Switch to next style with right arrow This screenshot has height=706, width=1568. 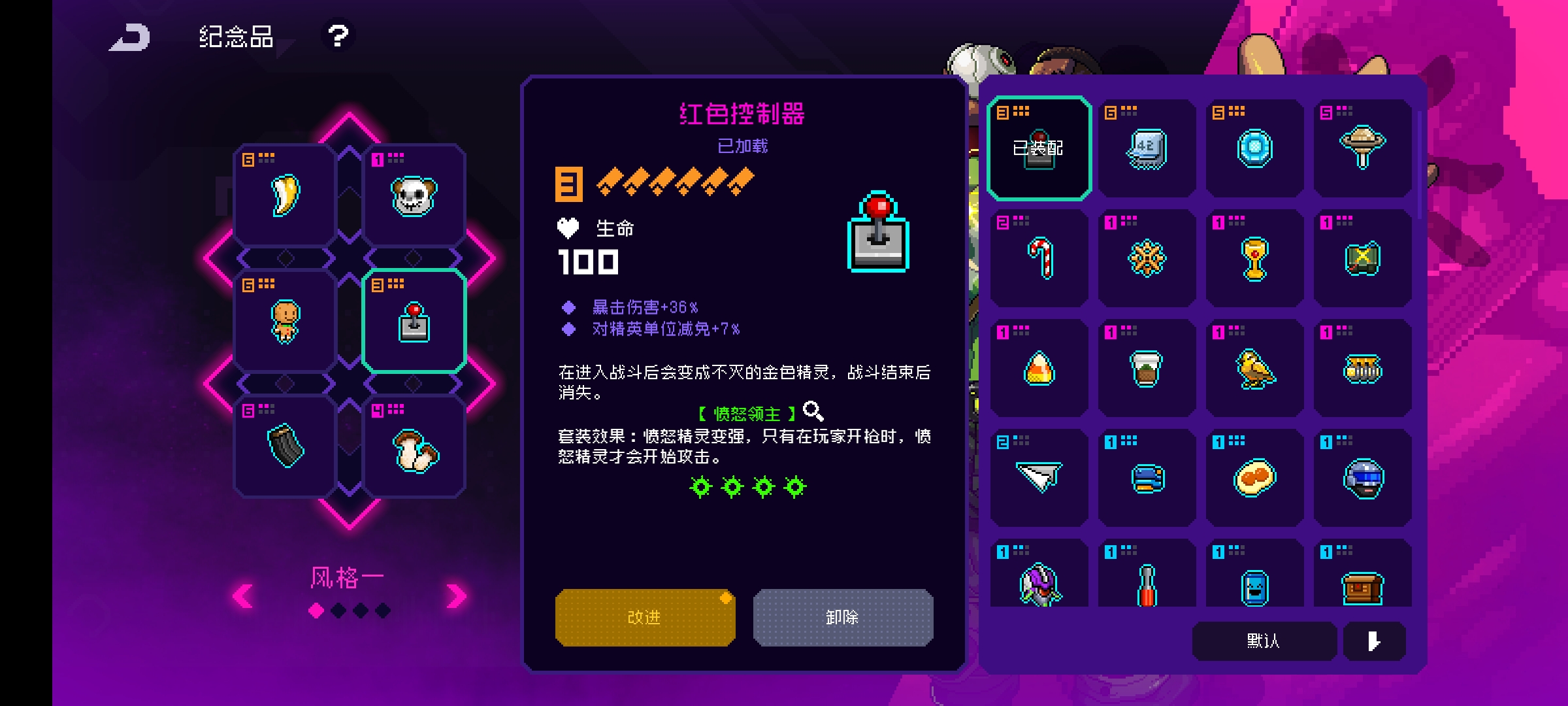click(456, 596)
